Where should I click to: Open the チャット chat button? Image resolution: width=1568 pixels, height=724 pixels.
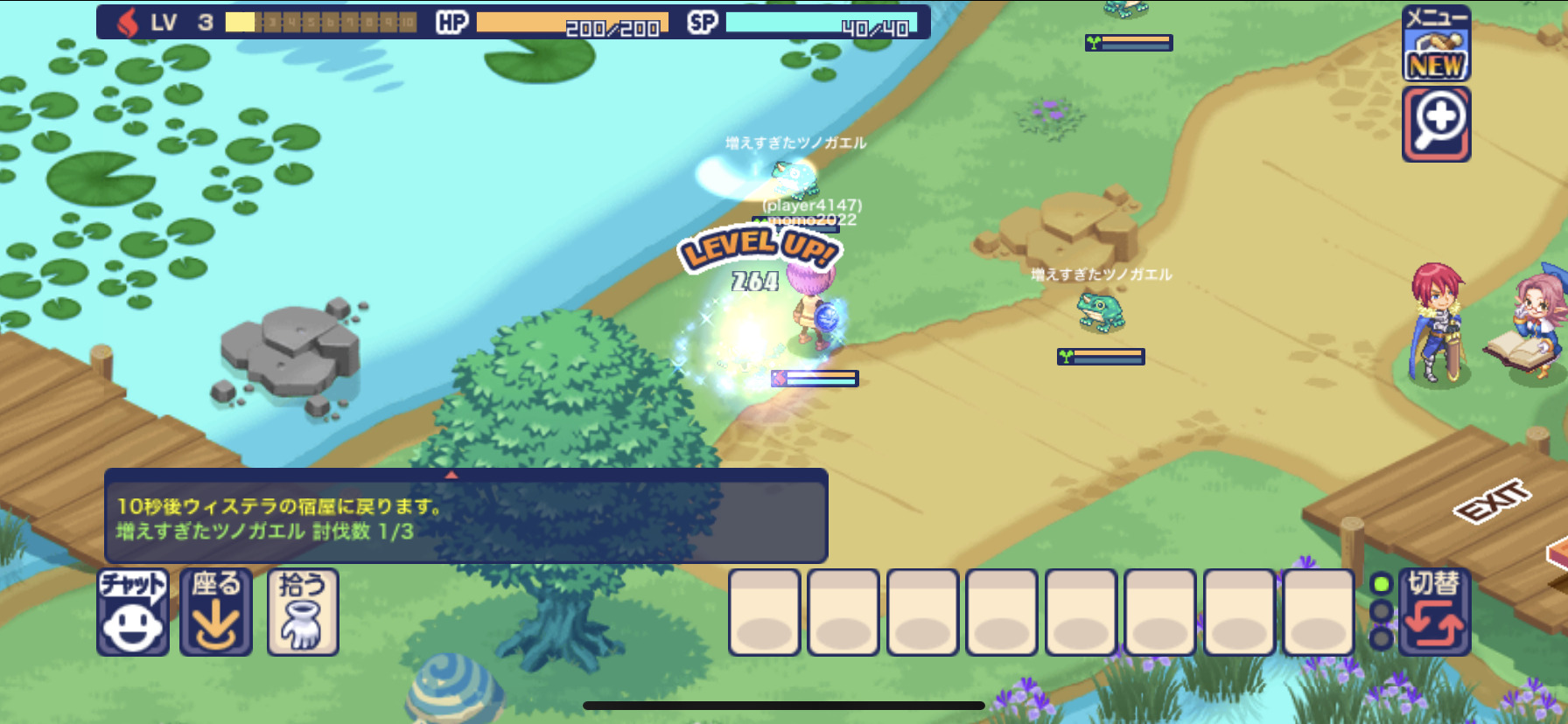(x=132, y=611)
